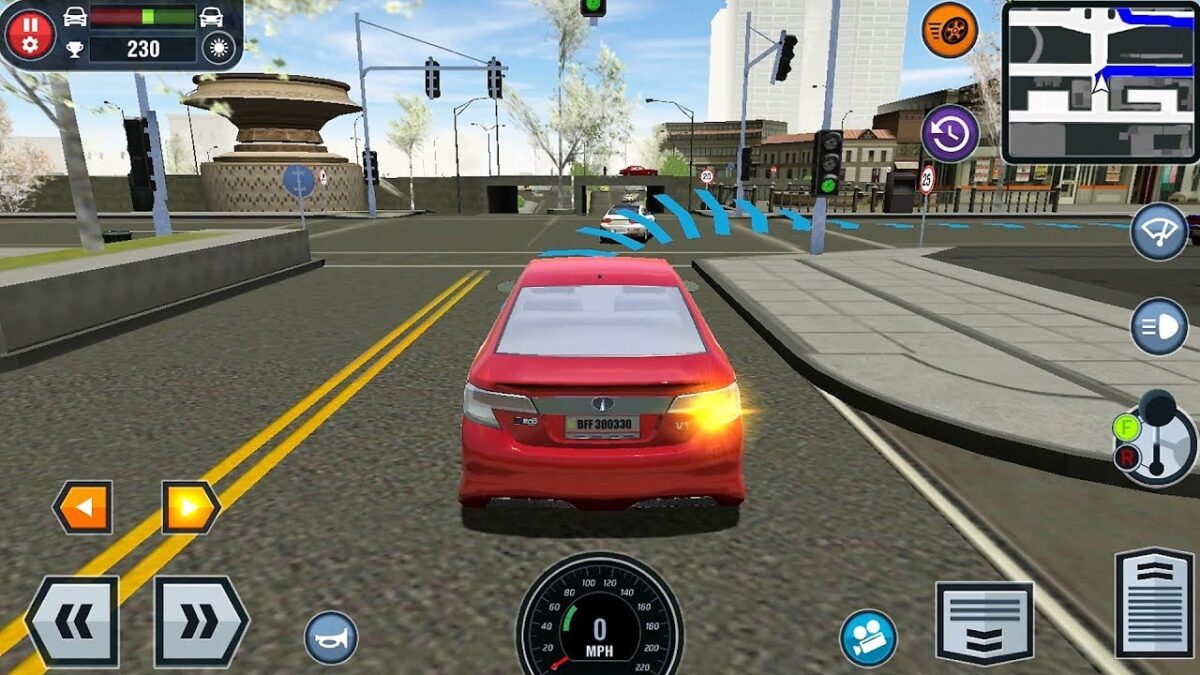Steer right with the double-chevron button

(200, 622)
